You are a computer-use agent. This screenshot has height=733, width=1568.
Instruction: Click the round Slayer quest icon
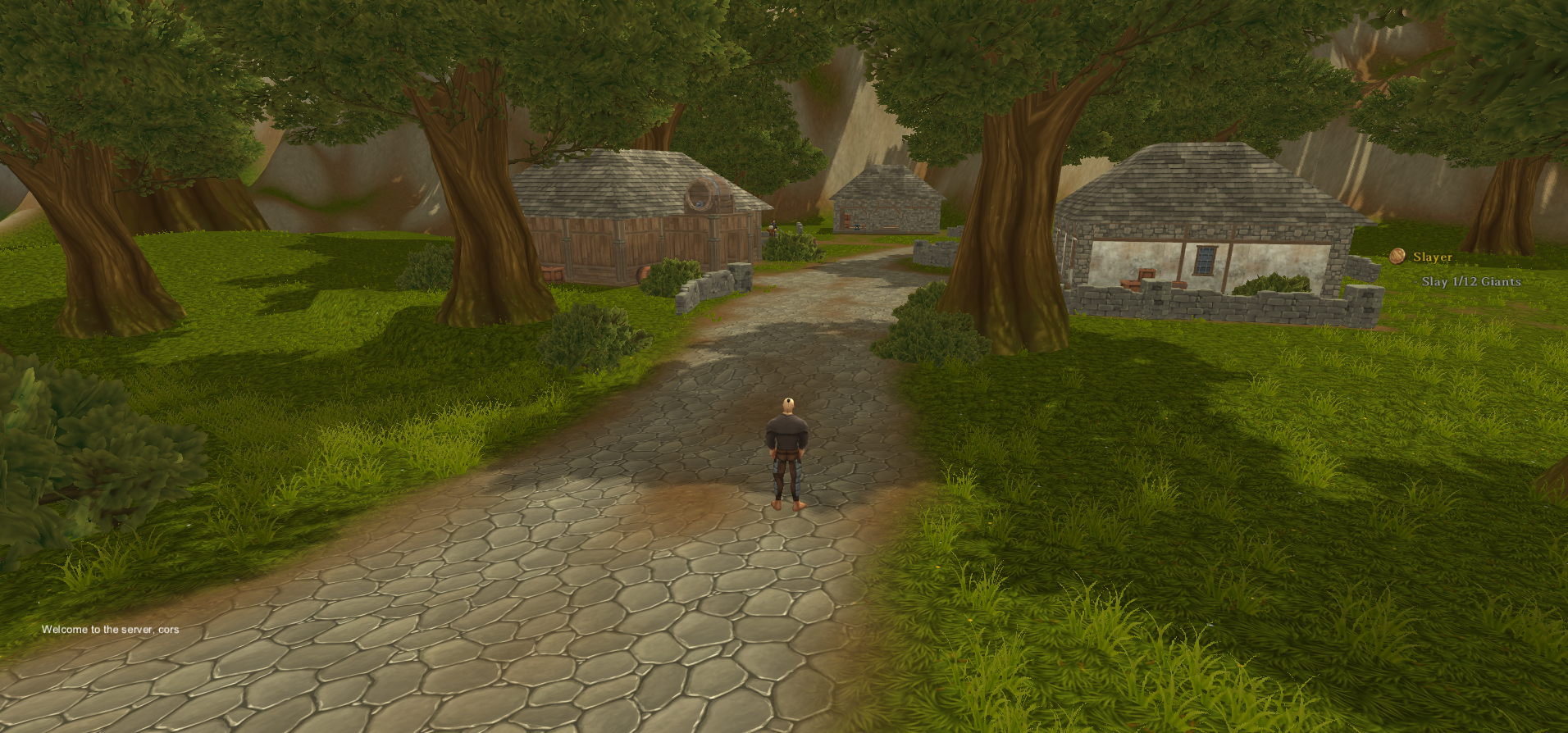1398,257
